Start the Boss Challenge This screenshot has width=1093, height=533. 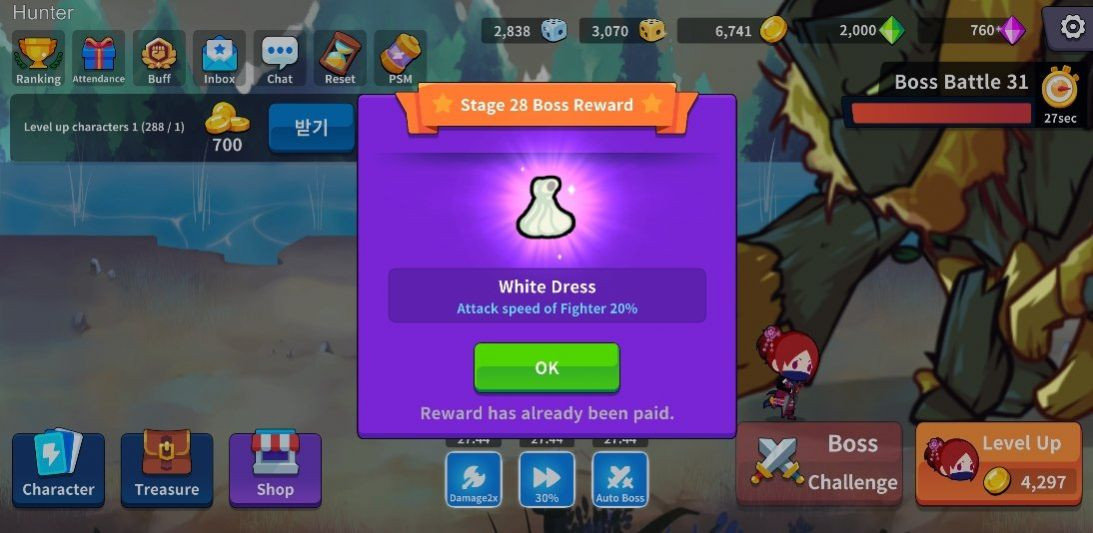coord(820,462)
